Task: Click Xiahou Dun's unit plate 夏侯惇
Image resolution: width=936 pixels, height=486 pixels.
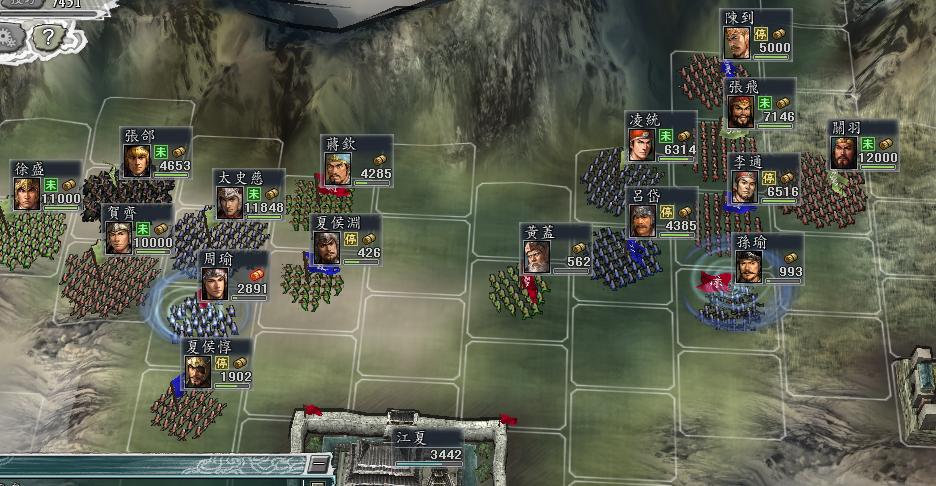Action: [216, 364]
